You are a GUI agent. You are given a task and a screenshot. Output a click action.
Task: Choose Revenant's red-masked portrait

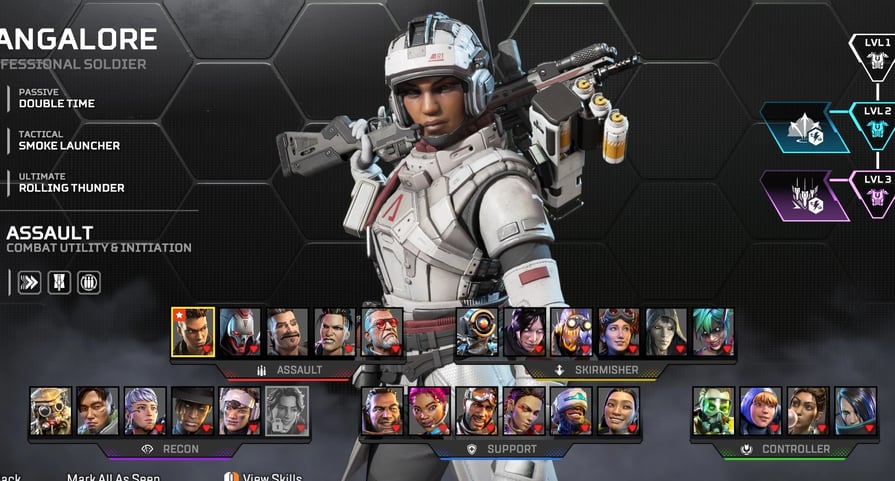(x=240, y=332)
